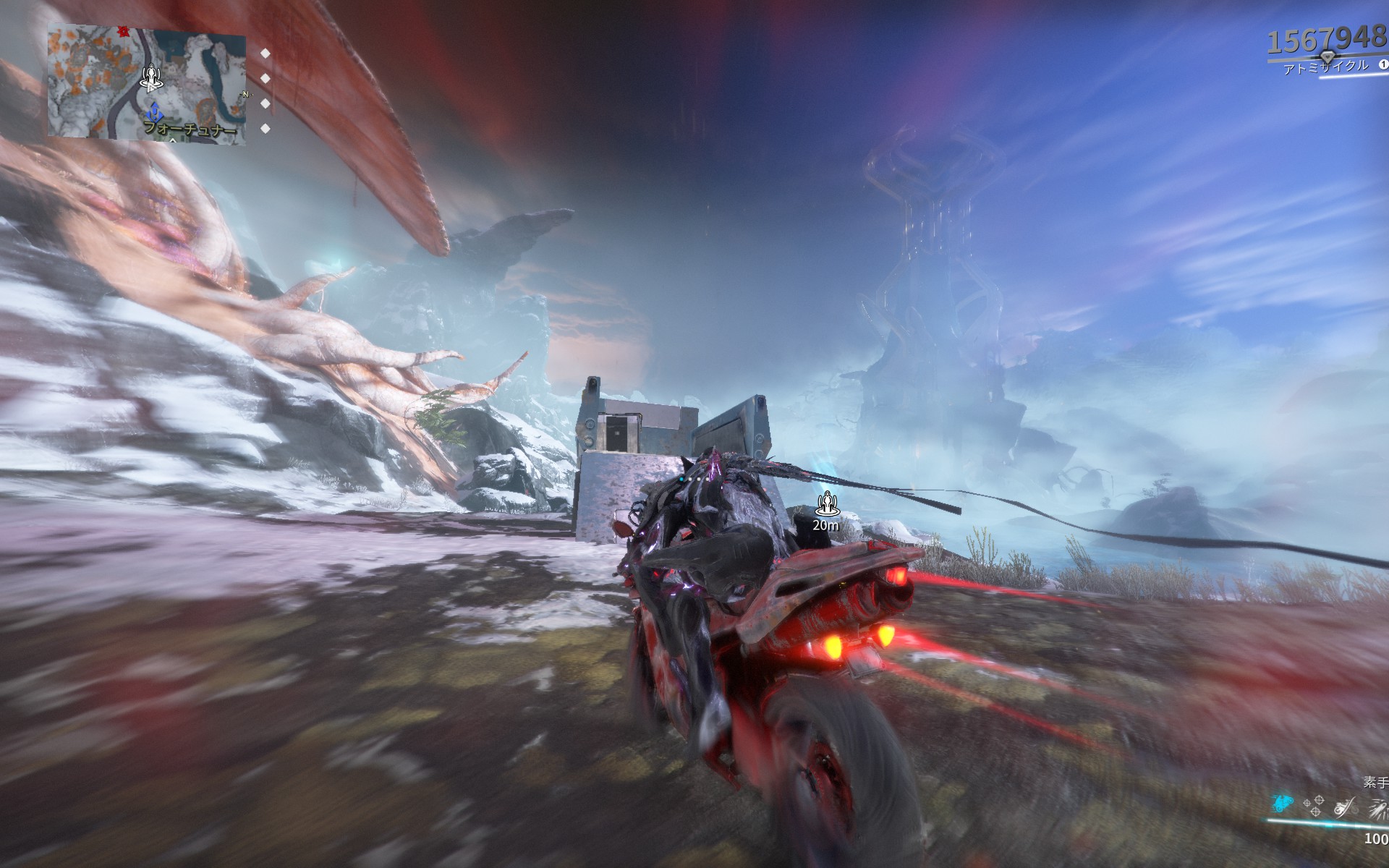Open the N compass heading indicator
Image resolution: width=1389 pixels, height=868 pixels.
246,94
